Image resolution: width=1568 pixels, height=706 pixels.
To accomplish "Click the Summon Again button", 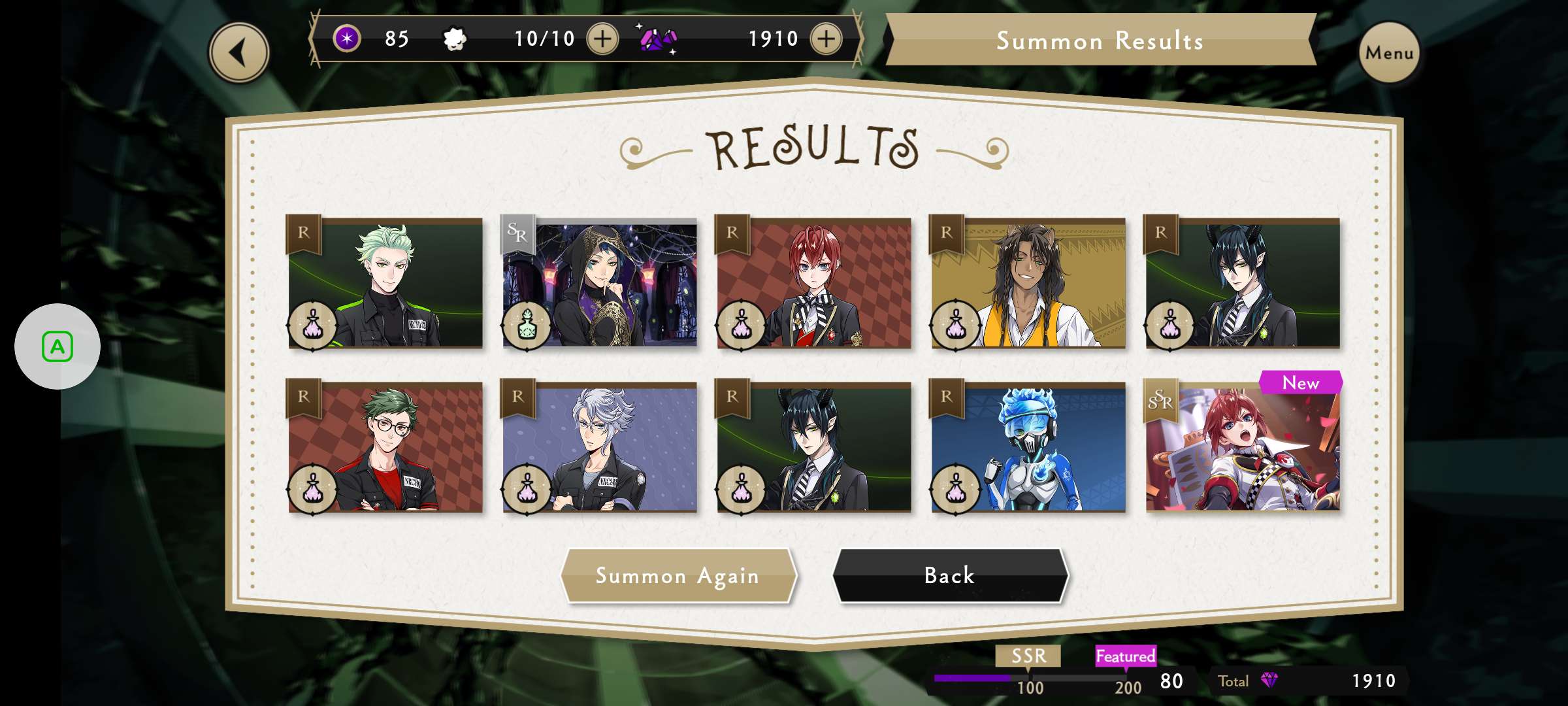I will [x=678, y=575].
